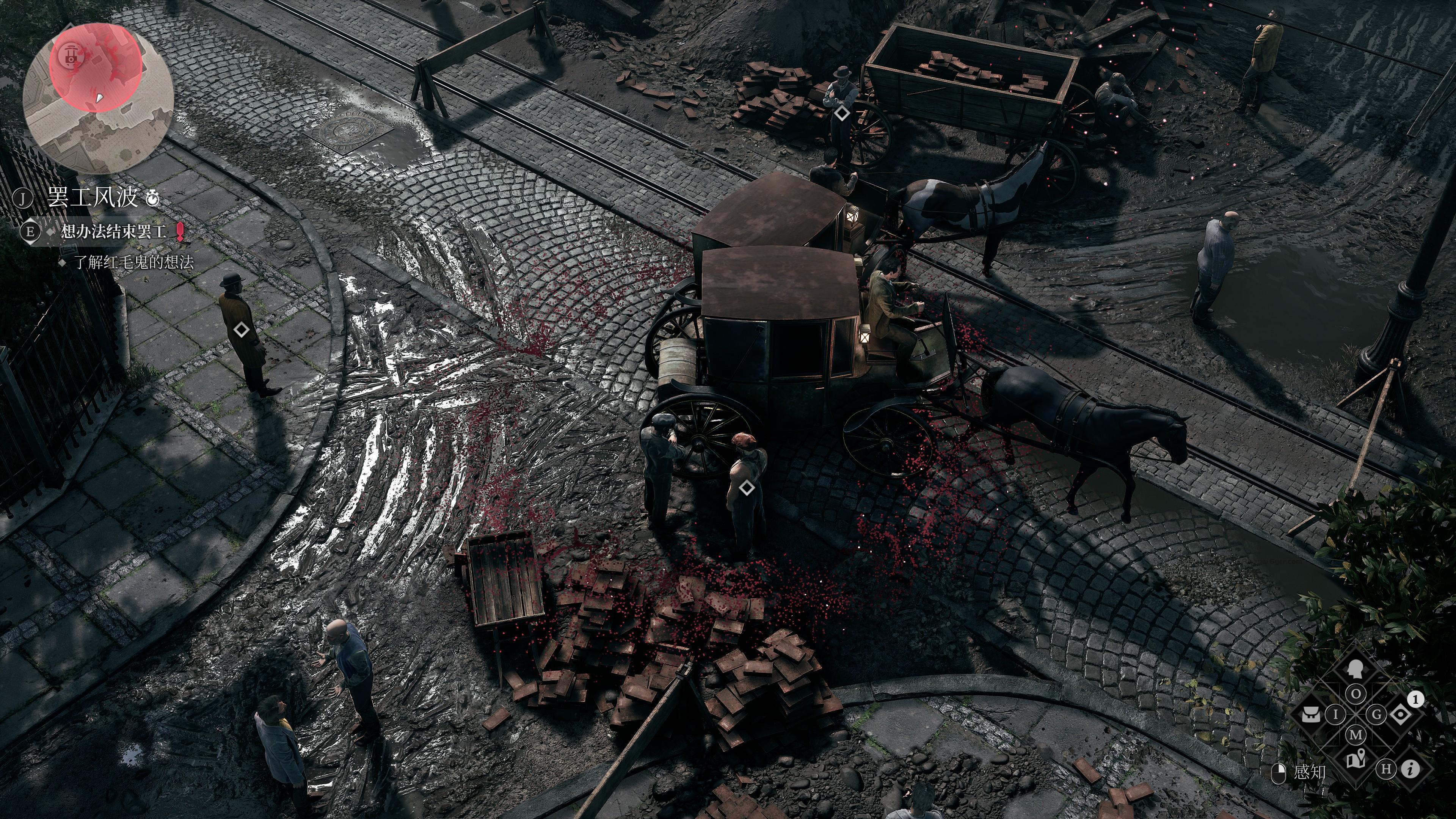Click the circular minimap
This screenshot has height=819, width=1456.
(x=98, y=98)
